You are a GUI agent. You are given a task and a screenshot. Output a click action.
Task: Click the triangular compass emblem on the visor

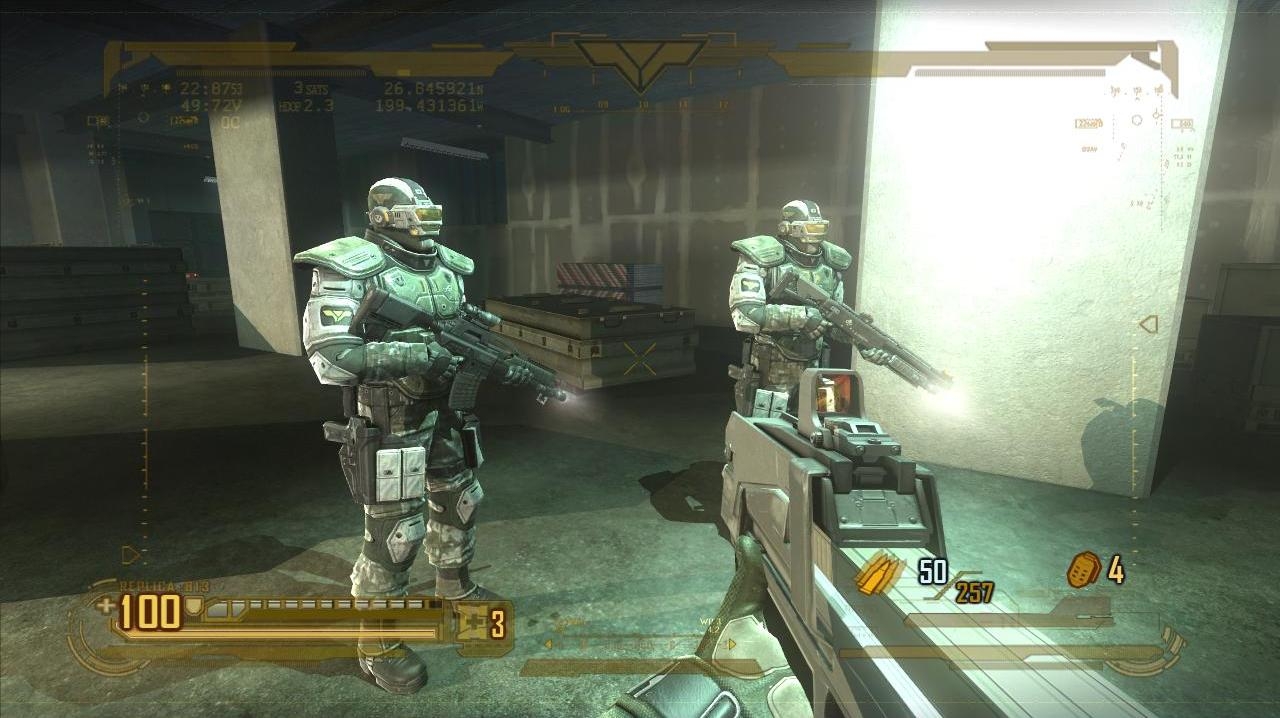pos(640,58)
